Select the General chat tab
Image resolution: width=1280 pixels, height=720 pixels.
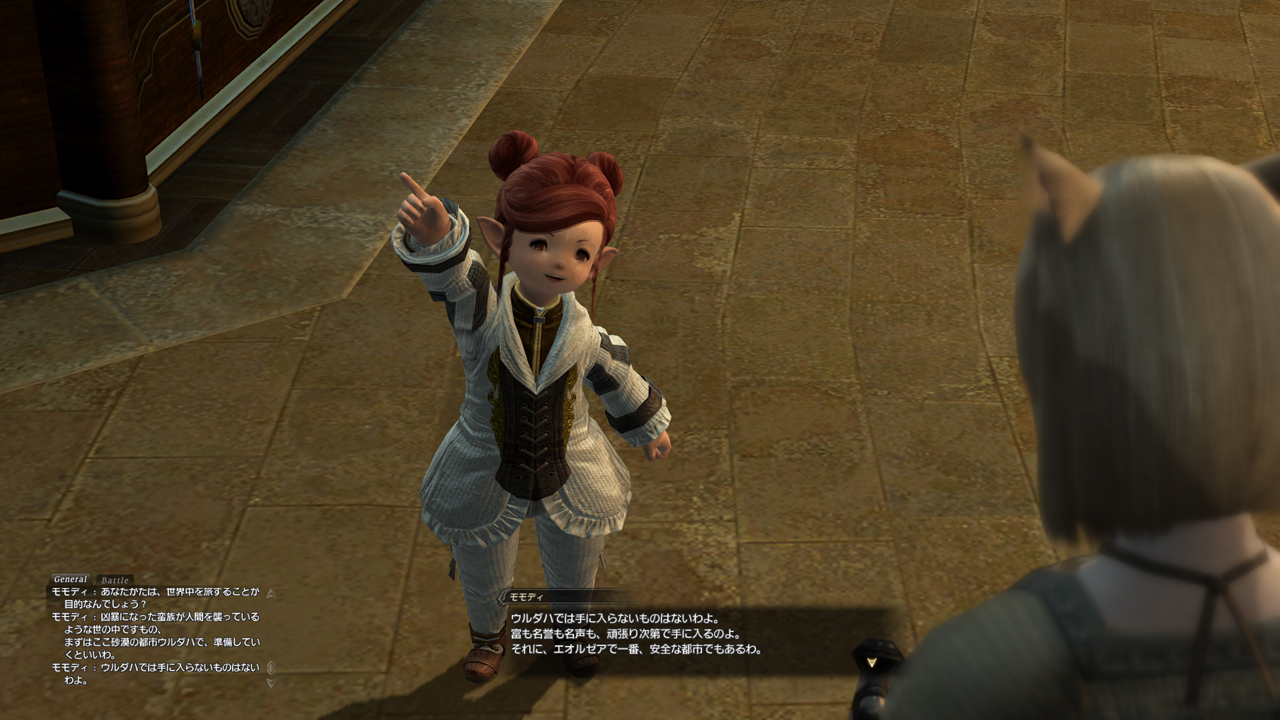pos(69,578)
